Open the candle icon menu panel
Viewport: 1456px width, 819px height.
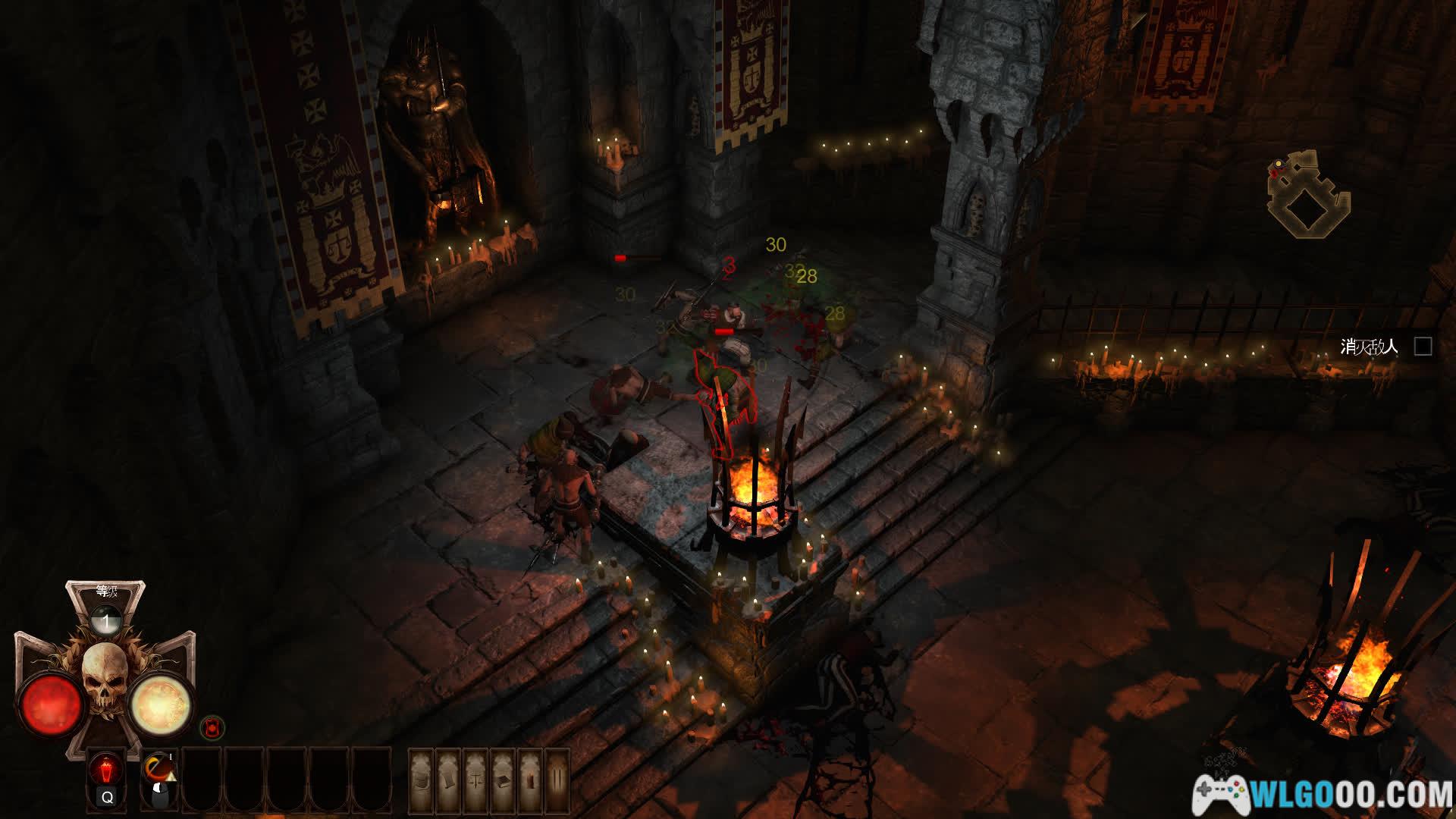coord(529,780)
